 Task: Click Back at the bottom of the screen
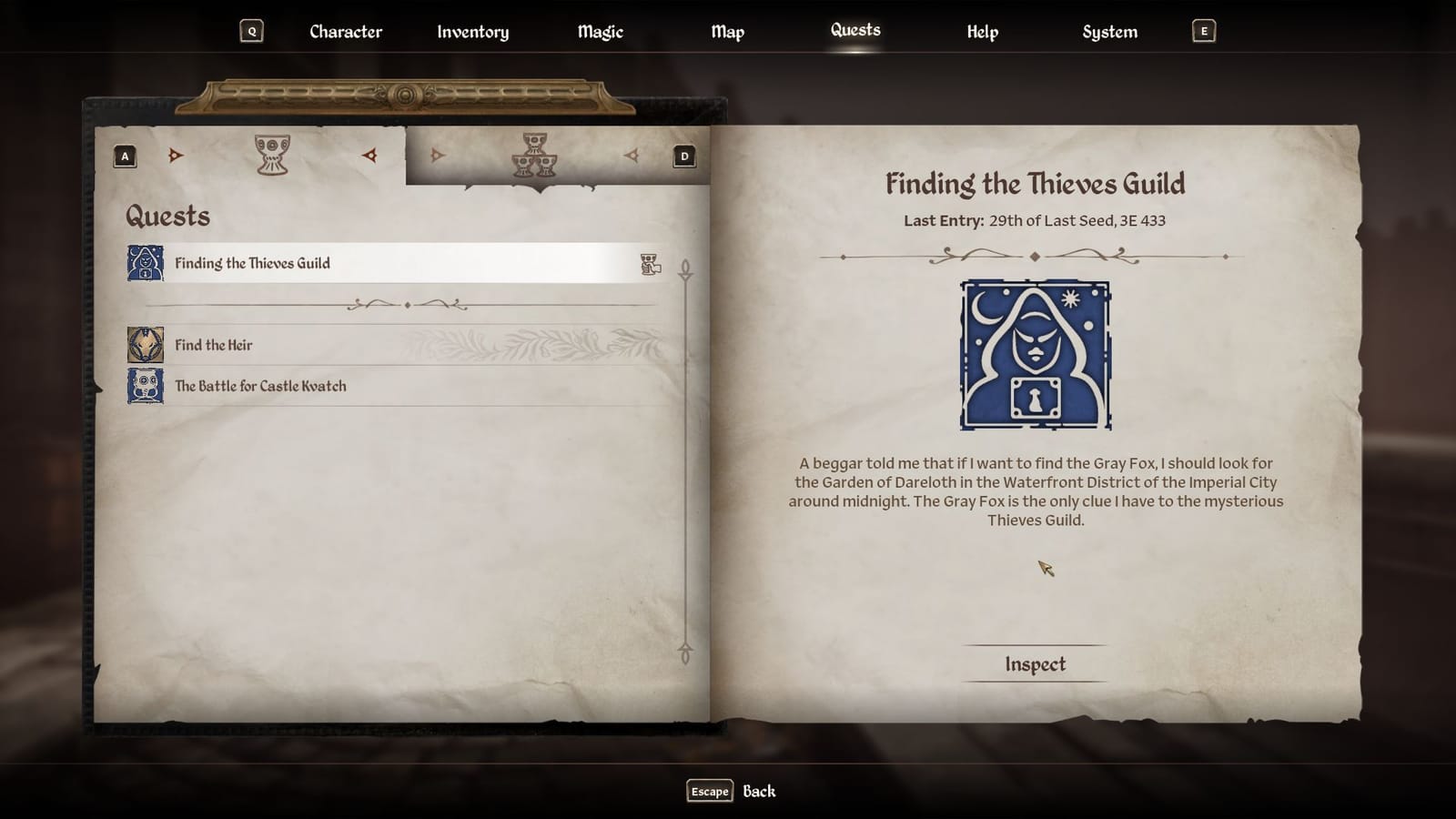pos(761,791)
